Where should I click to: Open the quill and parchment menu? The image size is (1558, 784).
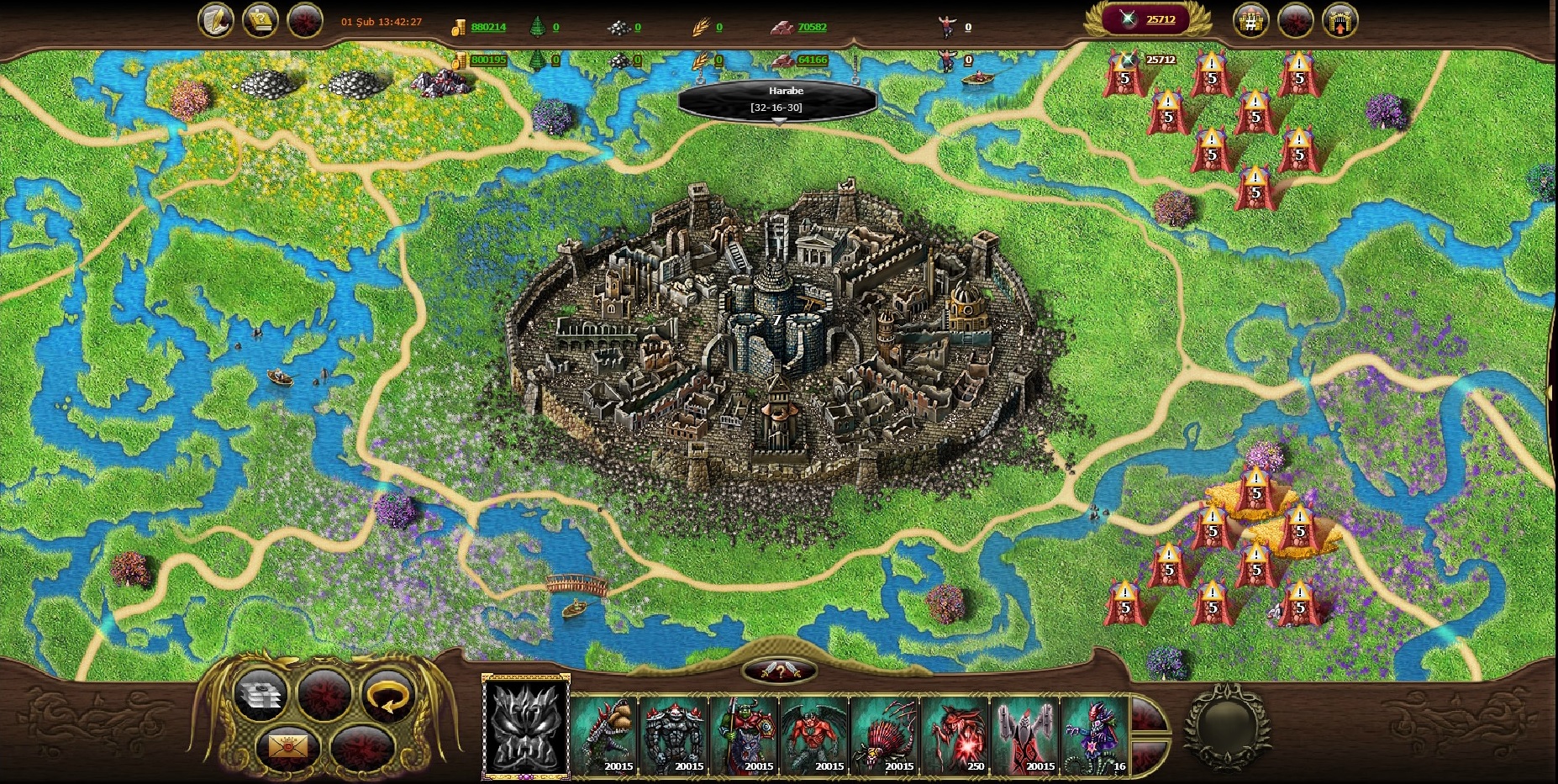coord(215,20)
